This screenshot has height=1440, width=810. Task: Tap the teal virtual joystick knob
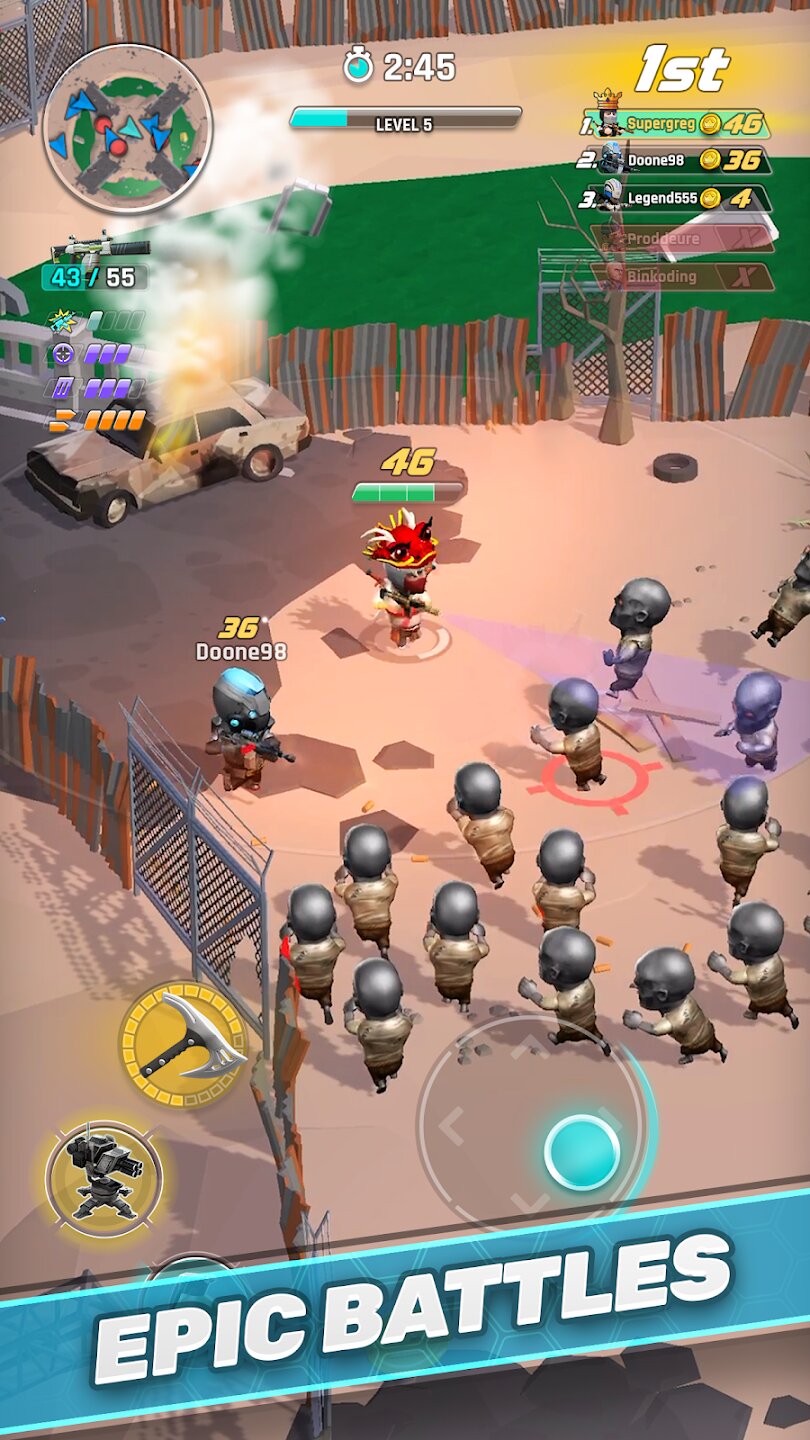pos(582,1153)
